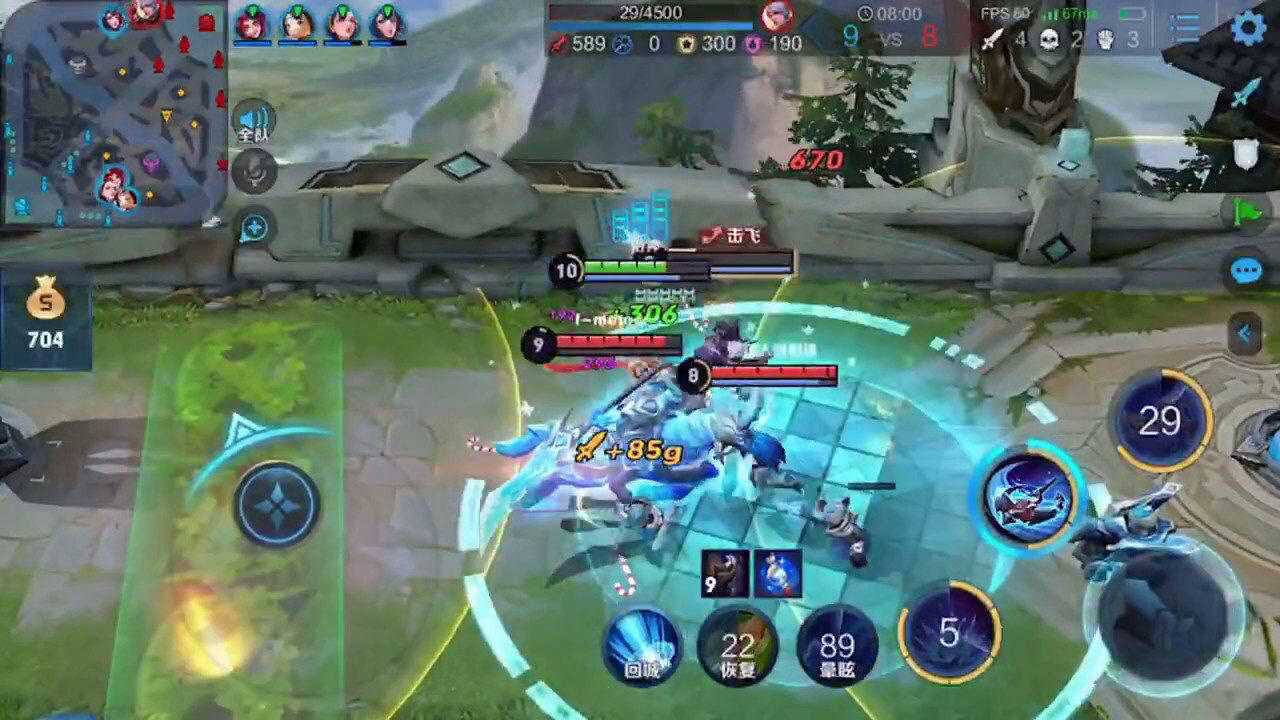
Task: Activate the glowing second skill button
Action: pyautogui.click(x=1027, y=497)
